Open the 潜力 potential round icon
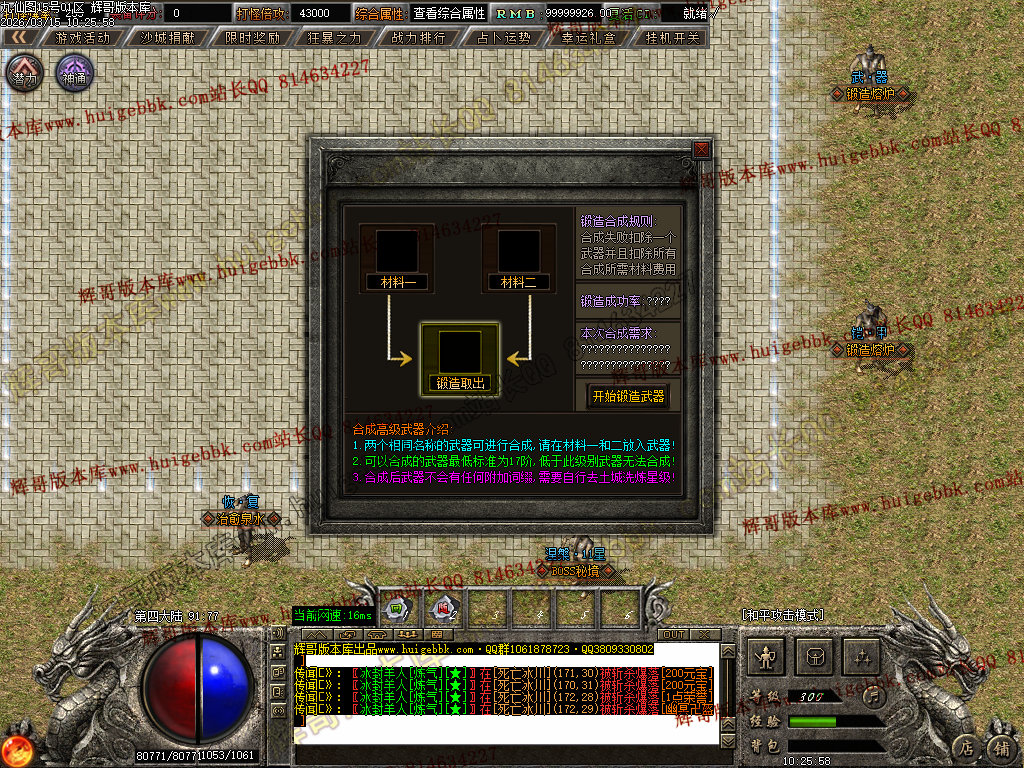Viewport: 1024px width, 768px height. pos(24,73)
